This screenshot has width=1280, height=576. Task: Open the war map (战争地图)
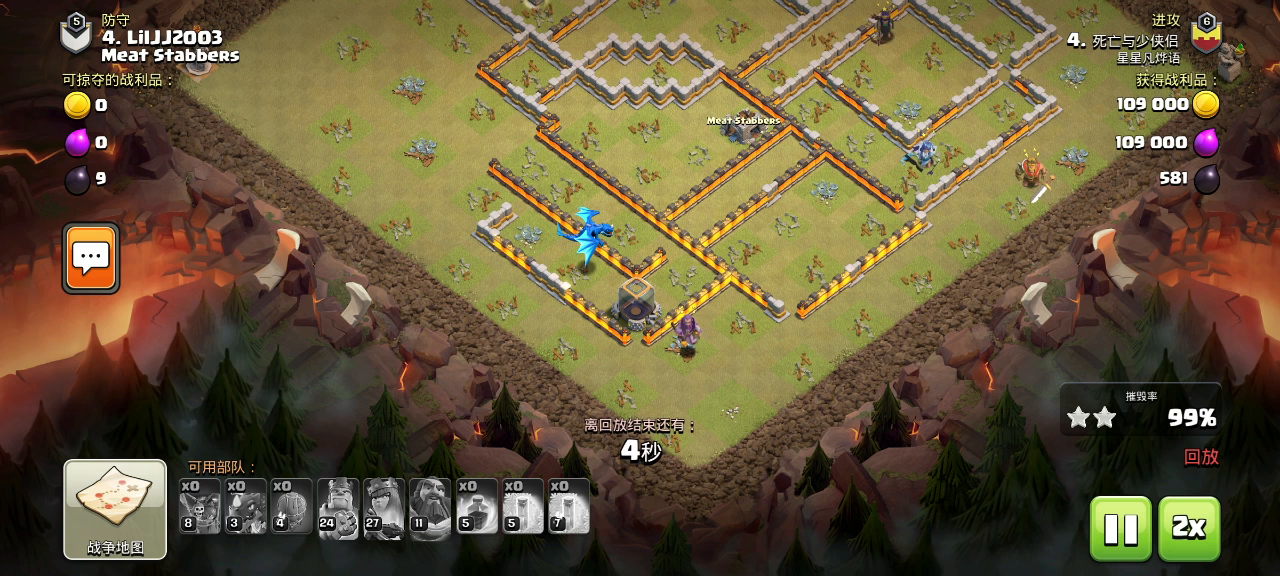(115, 508)
